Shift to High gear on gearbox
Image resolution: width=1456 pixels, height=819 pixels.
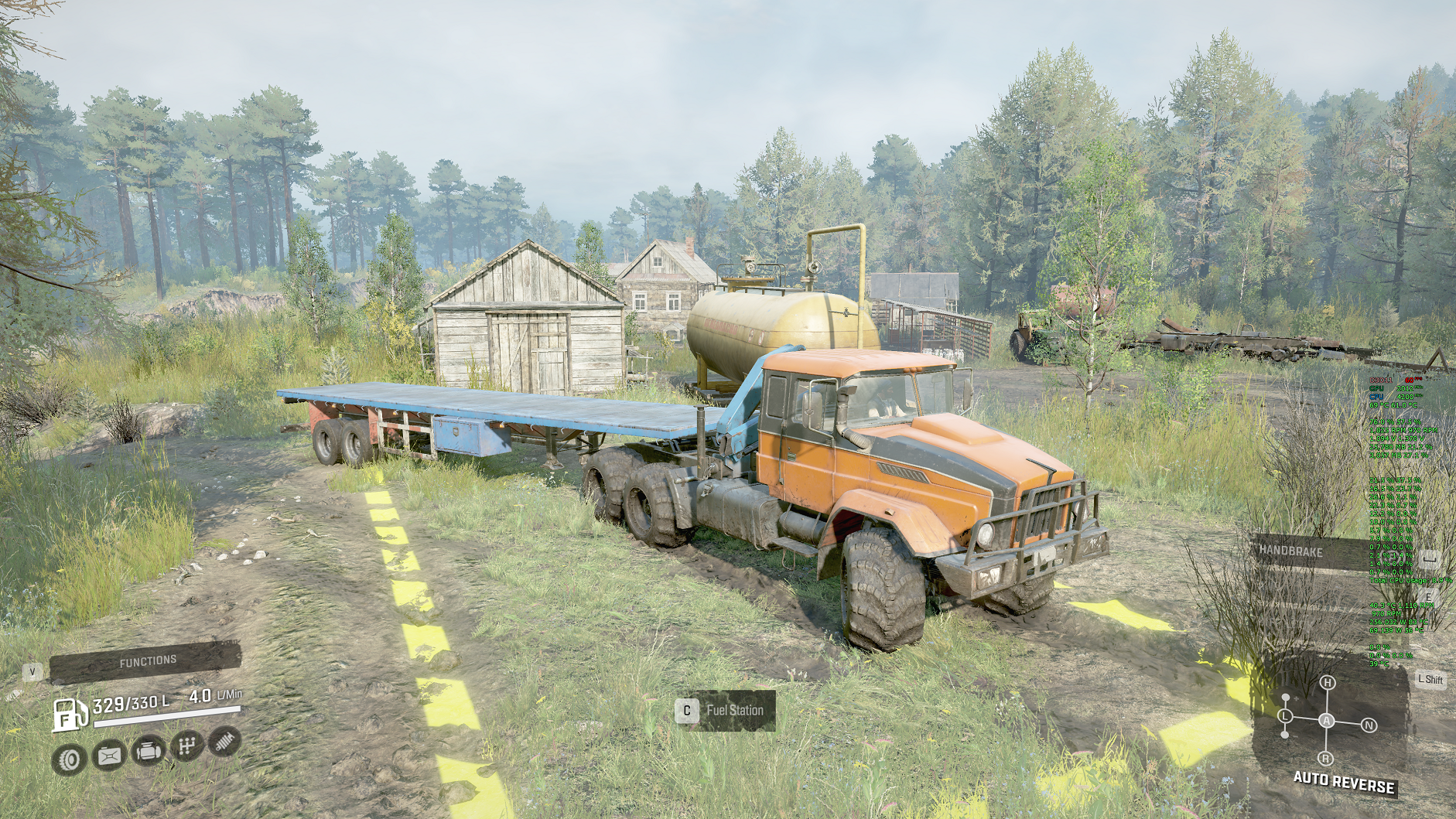pyautogui.click(x=1328, y=682)
